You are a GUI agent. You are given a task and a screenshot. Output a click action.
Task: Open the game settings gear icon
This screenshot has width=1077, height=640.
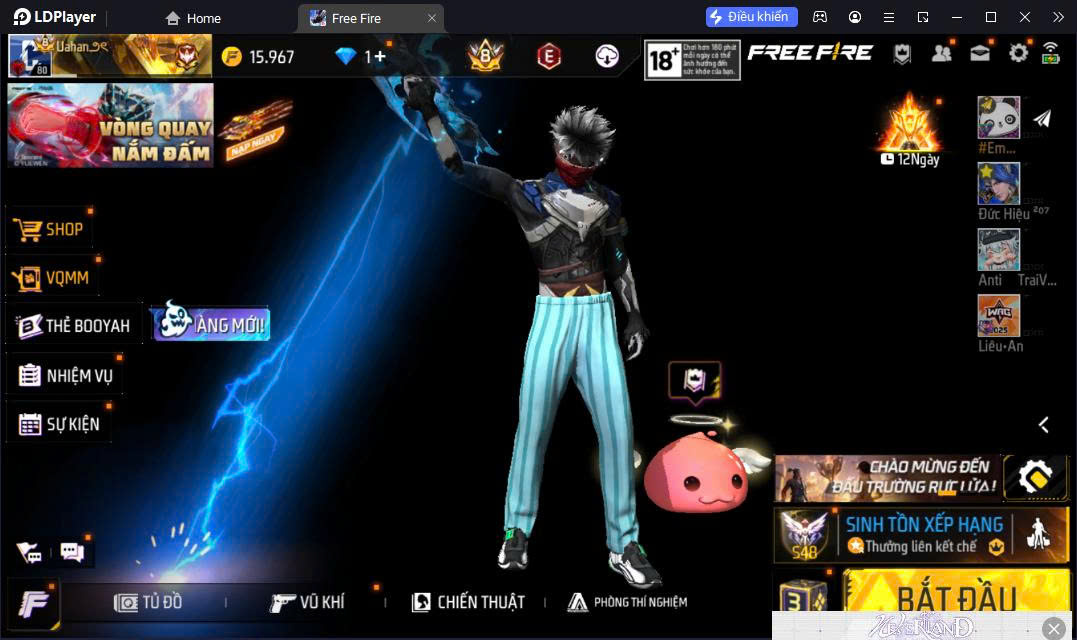pyautogui.click(x=1018, y=53)
